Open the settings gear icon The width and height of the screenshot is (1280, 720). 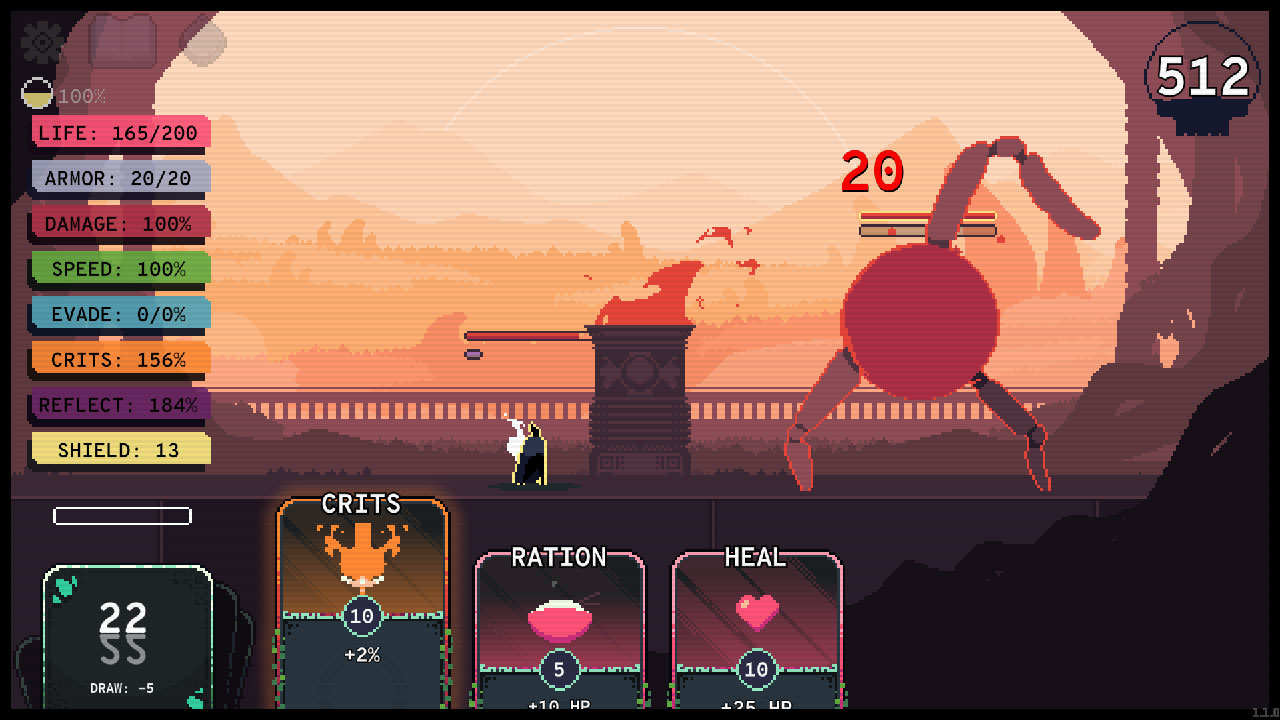[40, 42]
